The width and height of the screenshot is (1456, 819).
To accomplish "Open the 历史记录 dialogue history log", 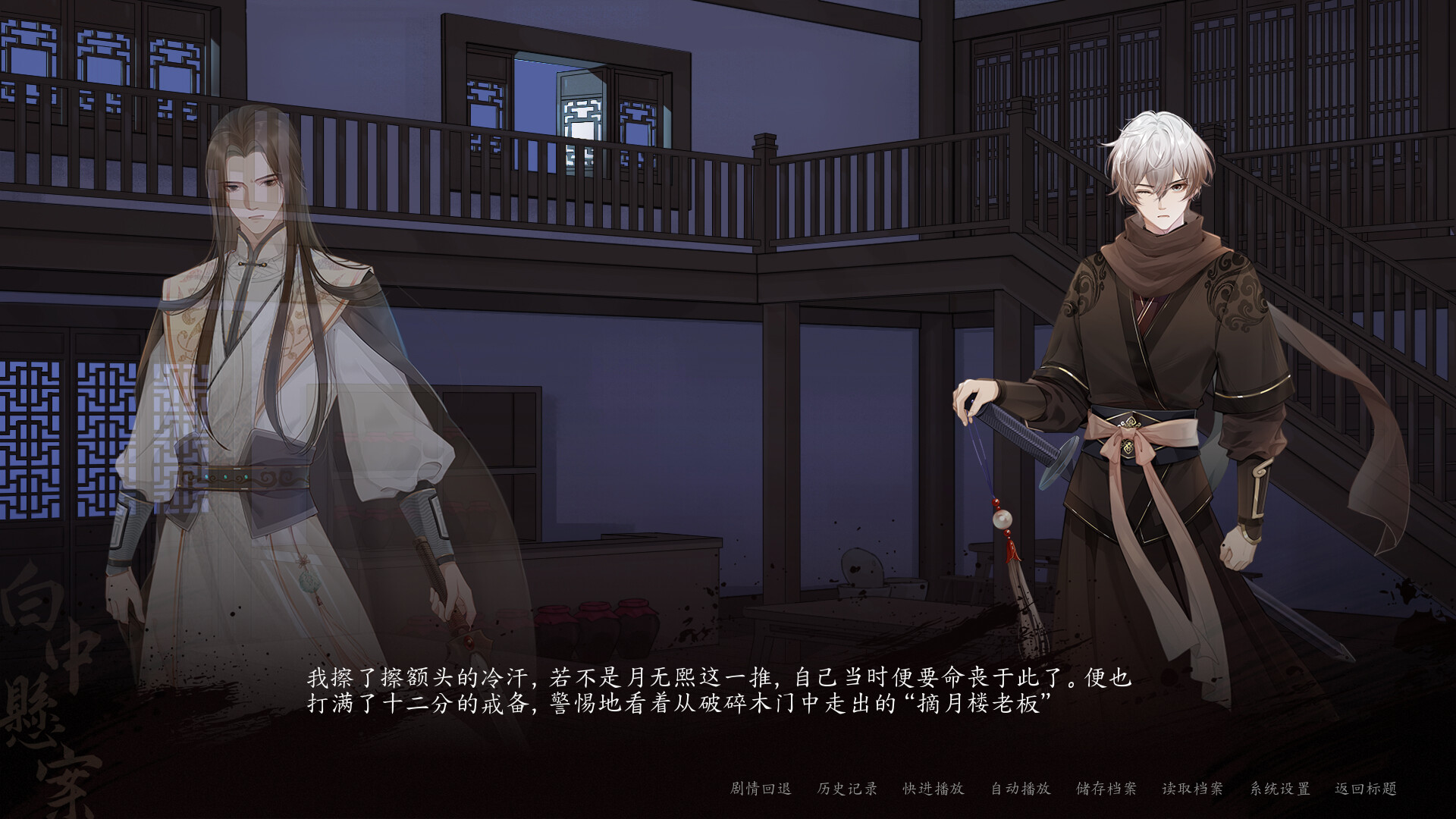I will click(846, 789).
